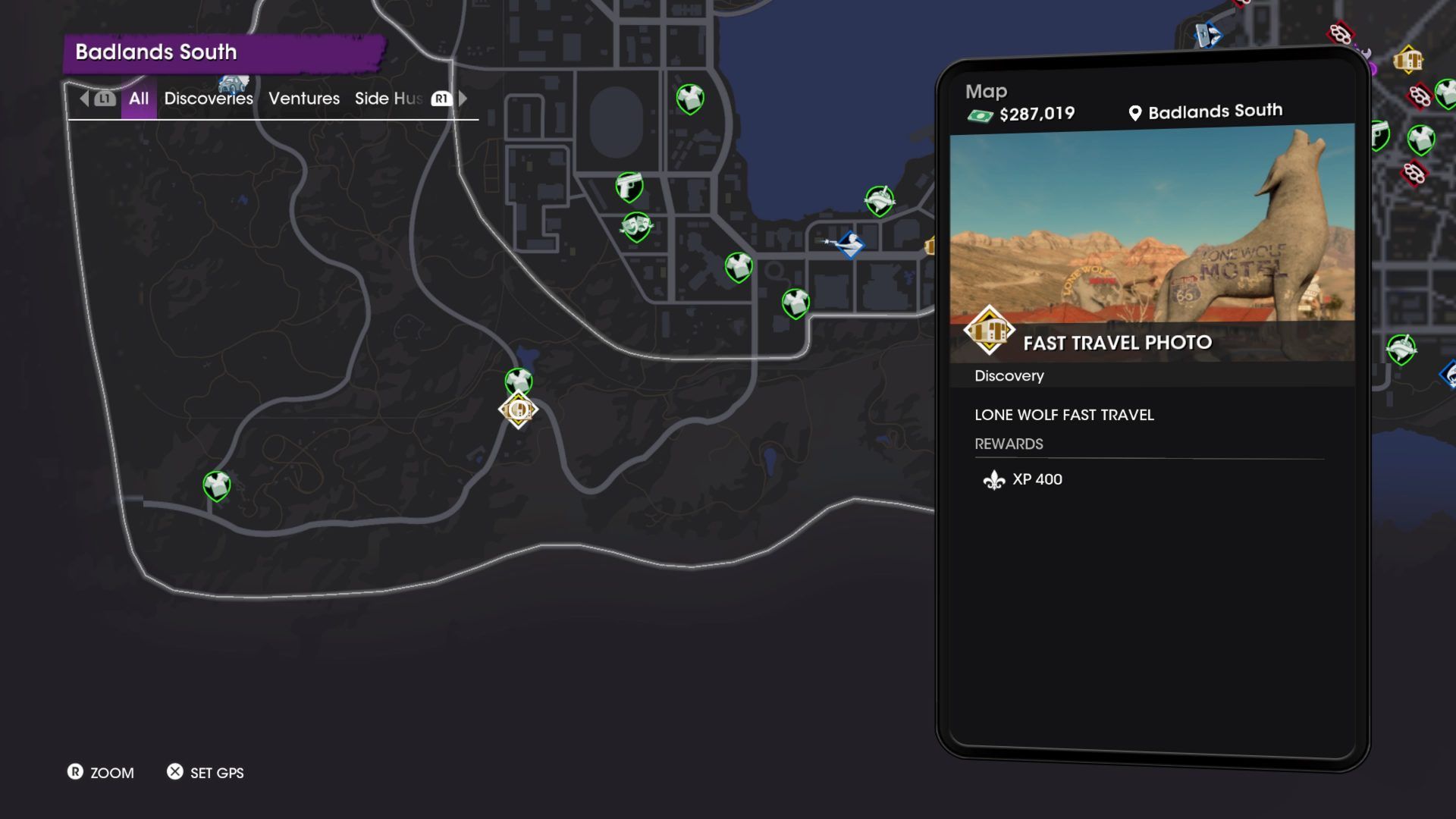Select the blue boat shop diamond at lower right
Screen dimensions: 1456x819
click(1448, 372)
